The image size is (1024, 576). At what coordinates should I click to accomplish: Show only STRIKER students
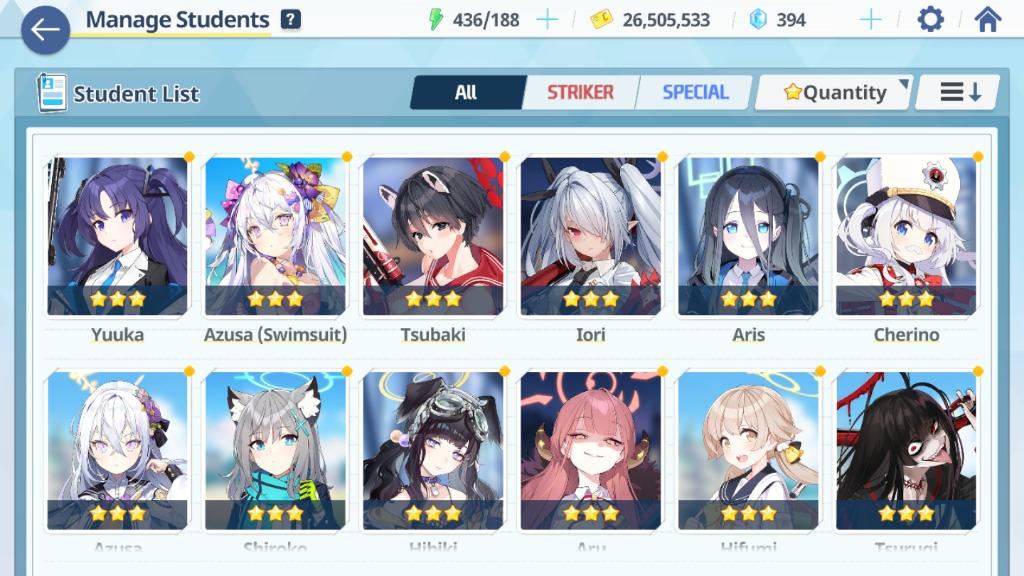point(580,93)
